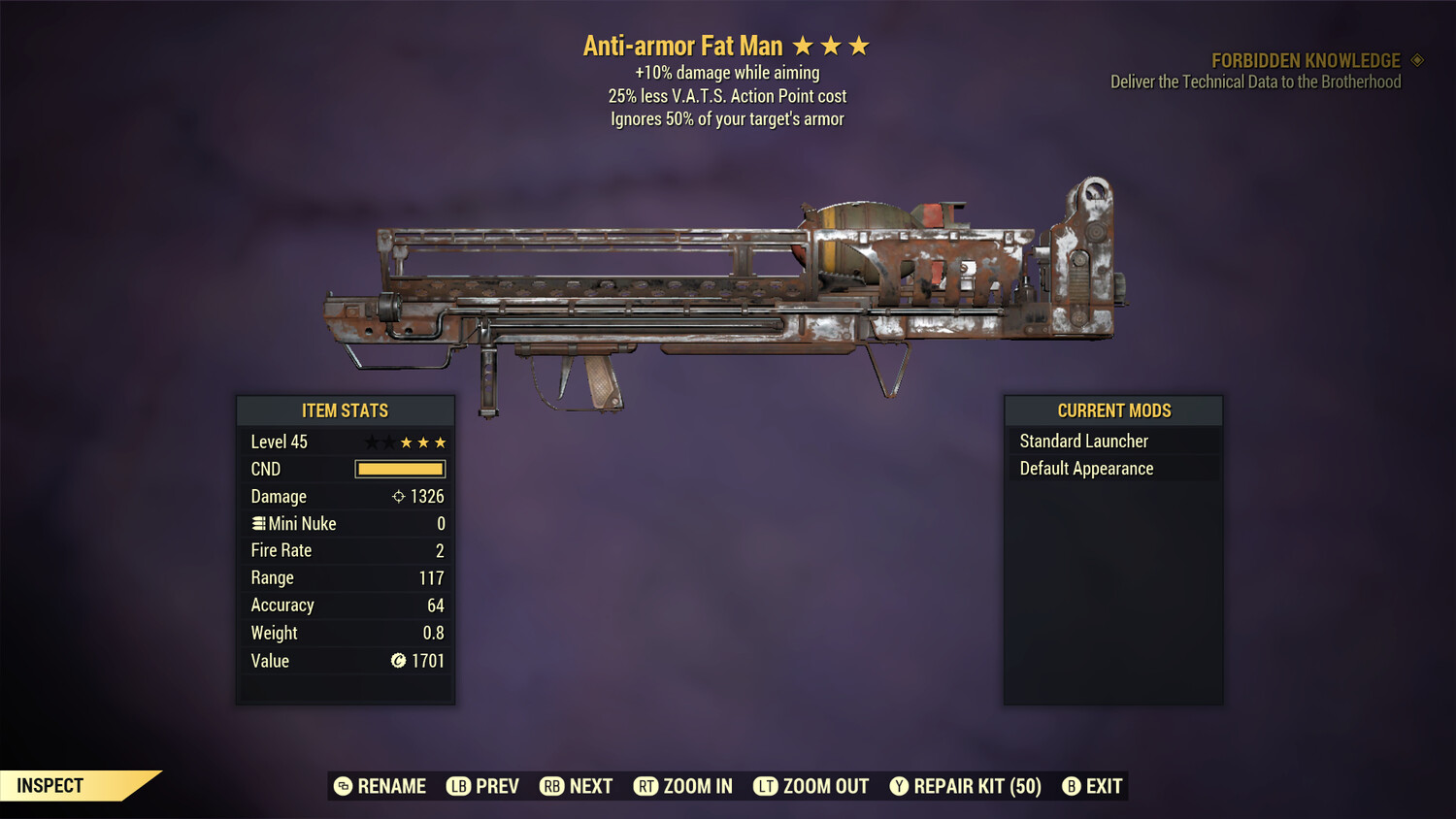Click the RENAME button
The width and height of the screenshot is (1456, 819).
click(x=392, y=786)
